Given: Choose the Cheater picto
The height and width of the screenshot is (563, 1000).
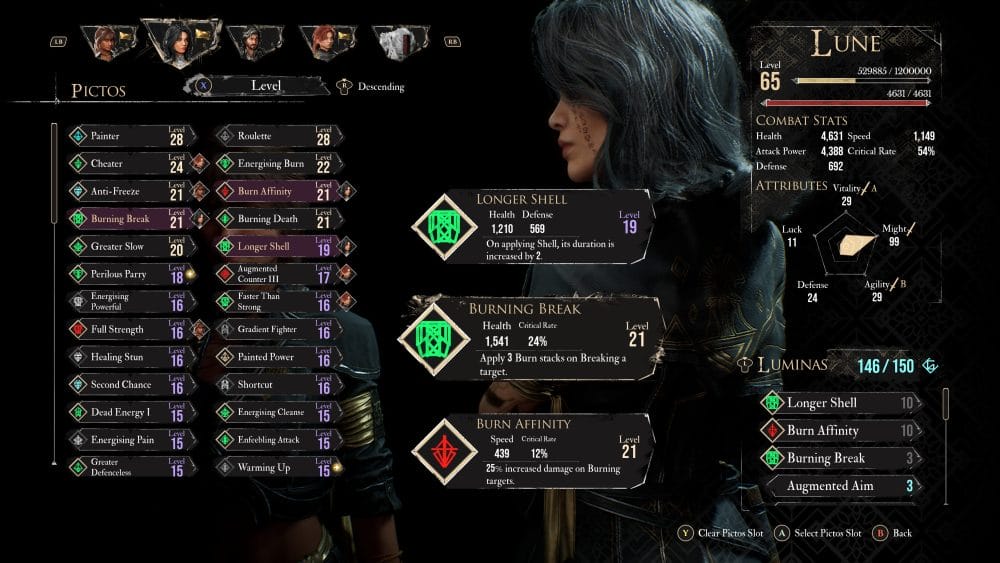Looking at the screenshot, I should pyautogui.click(x=130, y=163).
